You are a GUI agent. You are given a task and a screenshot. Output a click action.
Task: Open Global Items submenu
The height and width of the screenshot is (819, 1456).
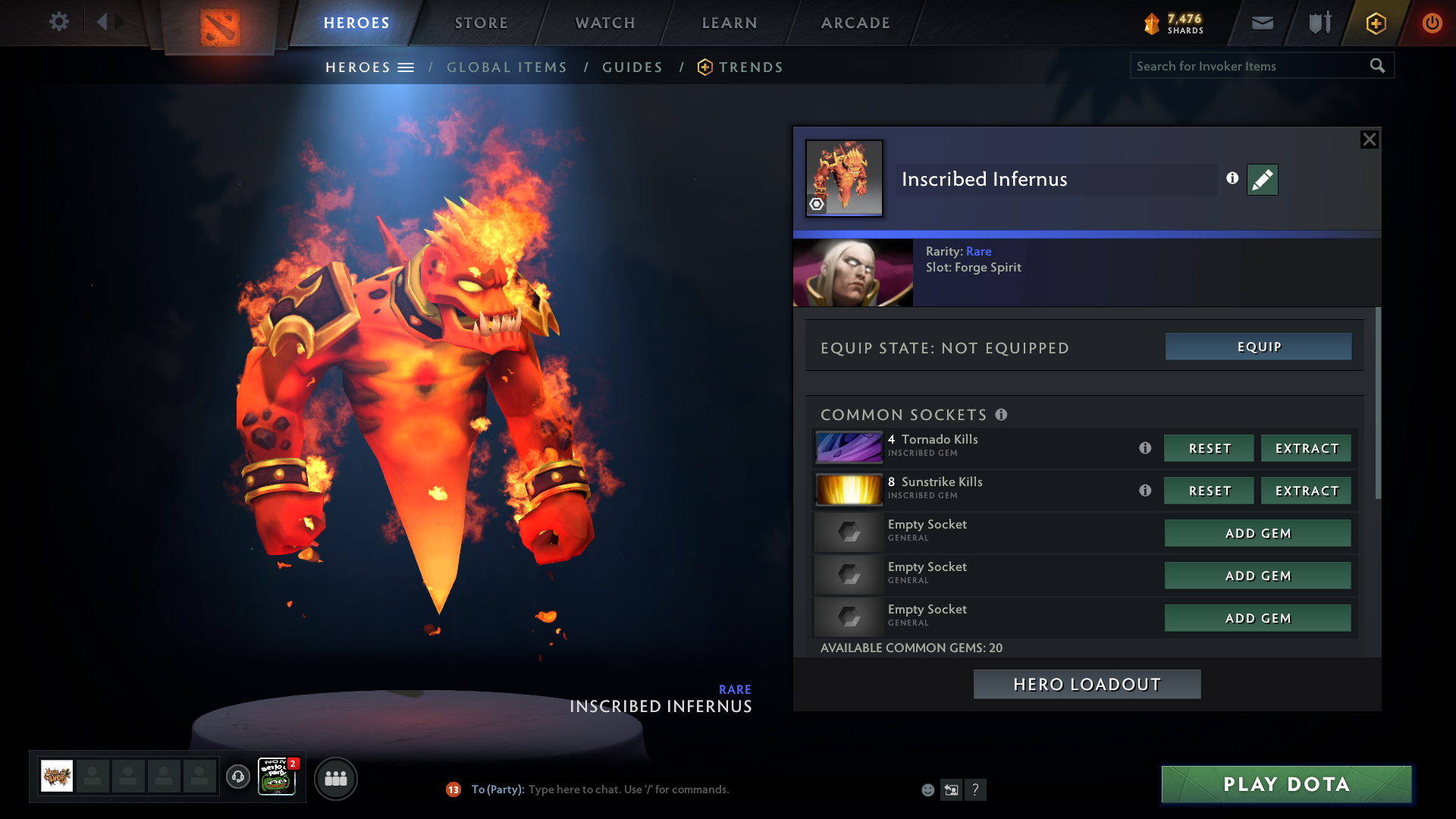tap(507, 67)
